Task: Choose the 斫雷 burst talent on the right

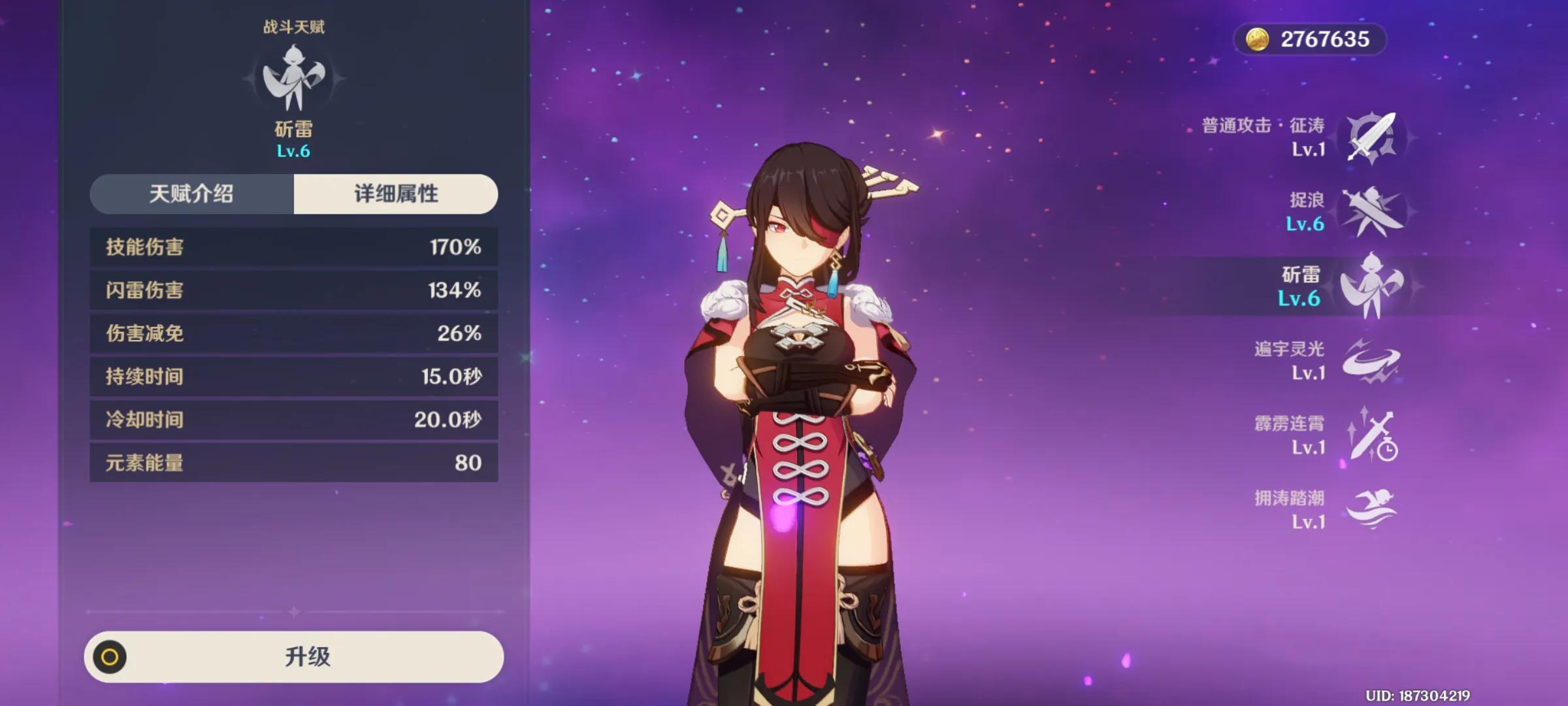Action: point(1371,286)
